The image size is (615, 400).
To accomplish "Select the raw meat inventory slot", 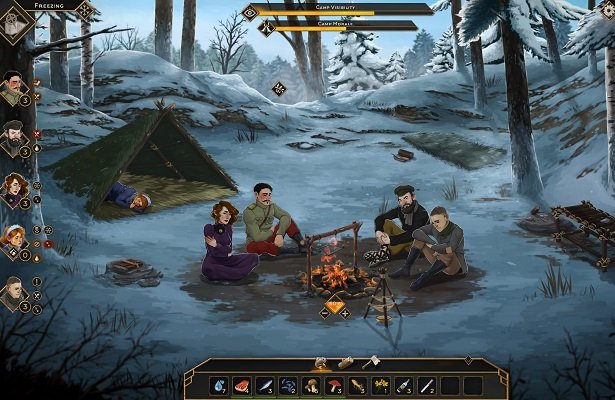I will click(242, 385).
